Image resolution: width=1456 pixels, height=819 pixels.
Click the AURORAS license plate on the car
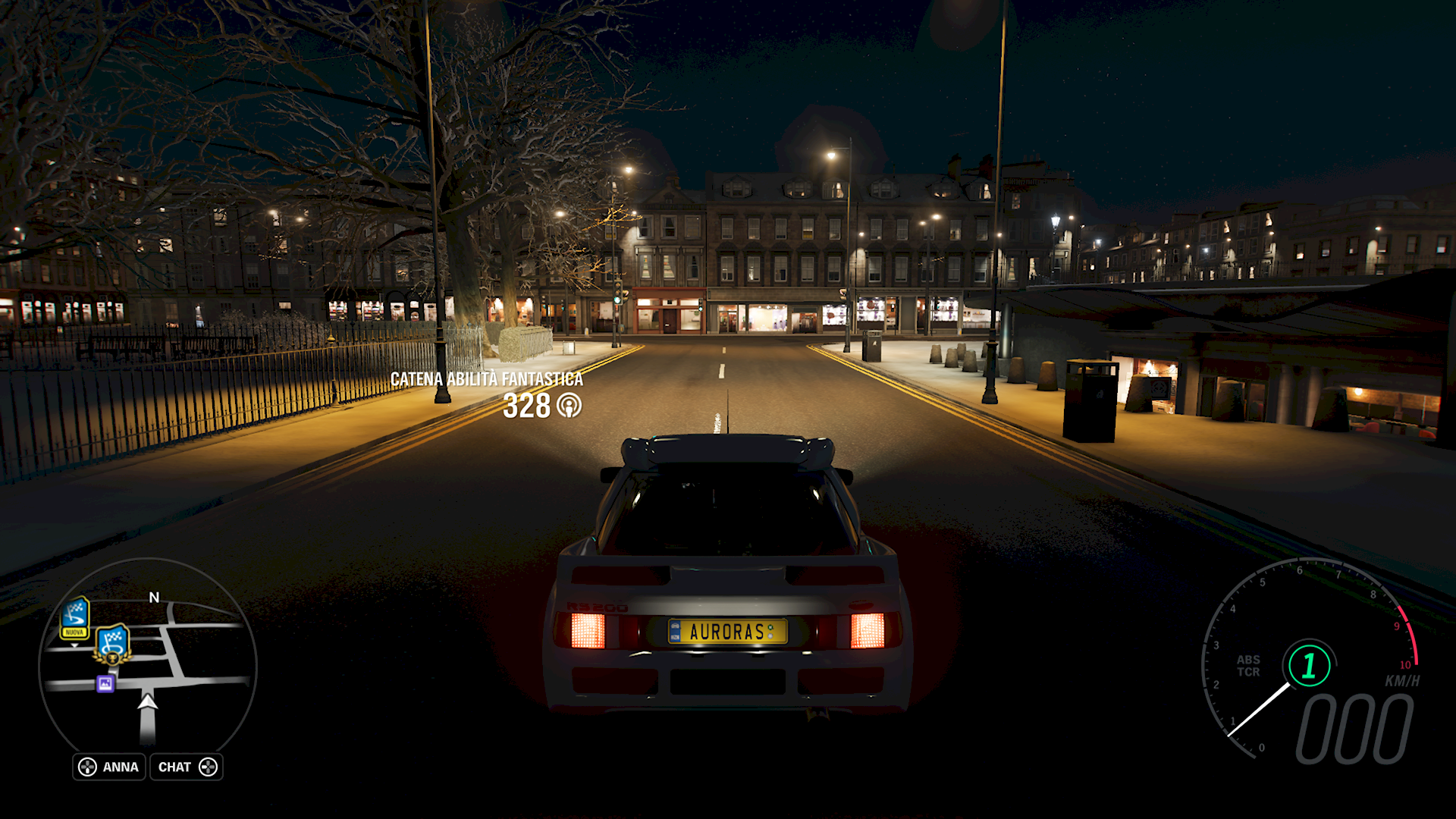pos(729,632)
